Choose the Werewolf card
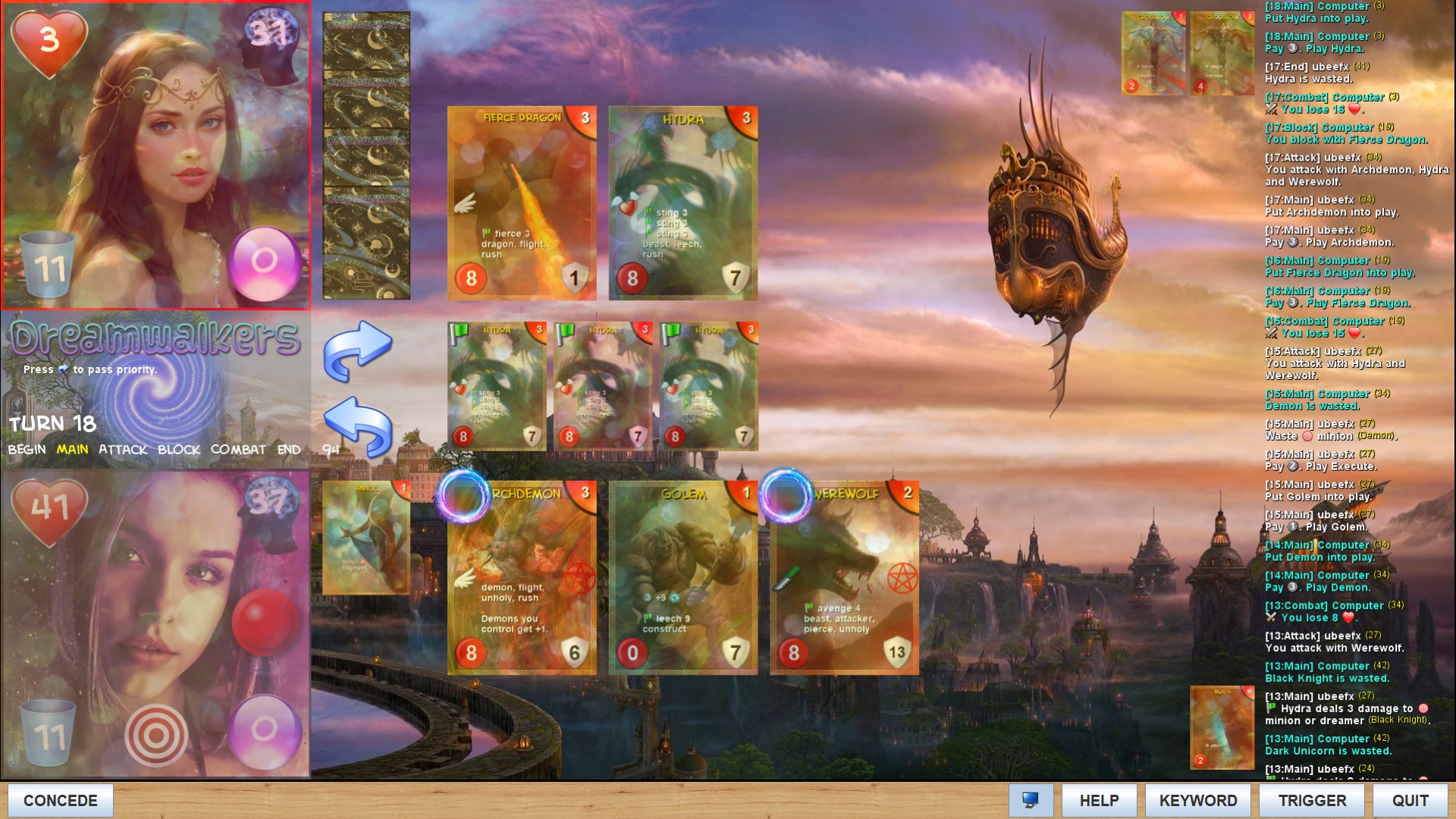The width and height of the screenshot is (1456, 819). tap(844, 578)
